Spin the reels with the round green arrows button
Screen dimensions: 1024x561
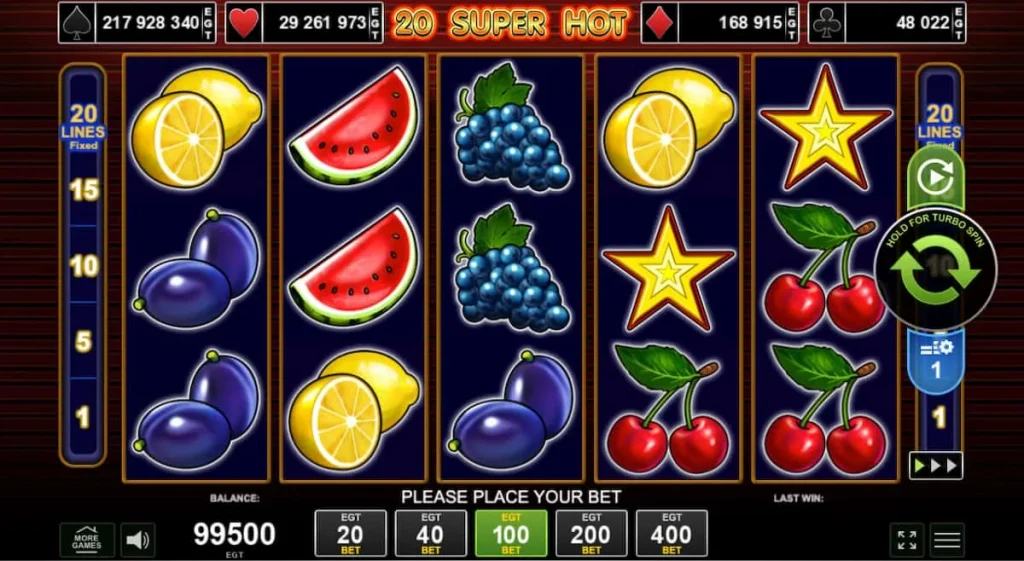pyautogui.click(x=935, y=268)
